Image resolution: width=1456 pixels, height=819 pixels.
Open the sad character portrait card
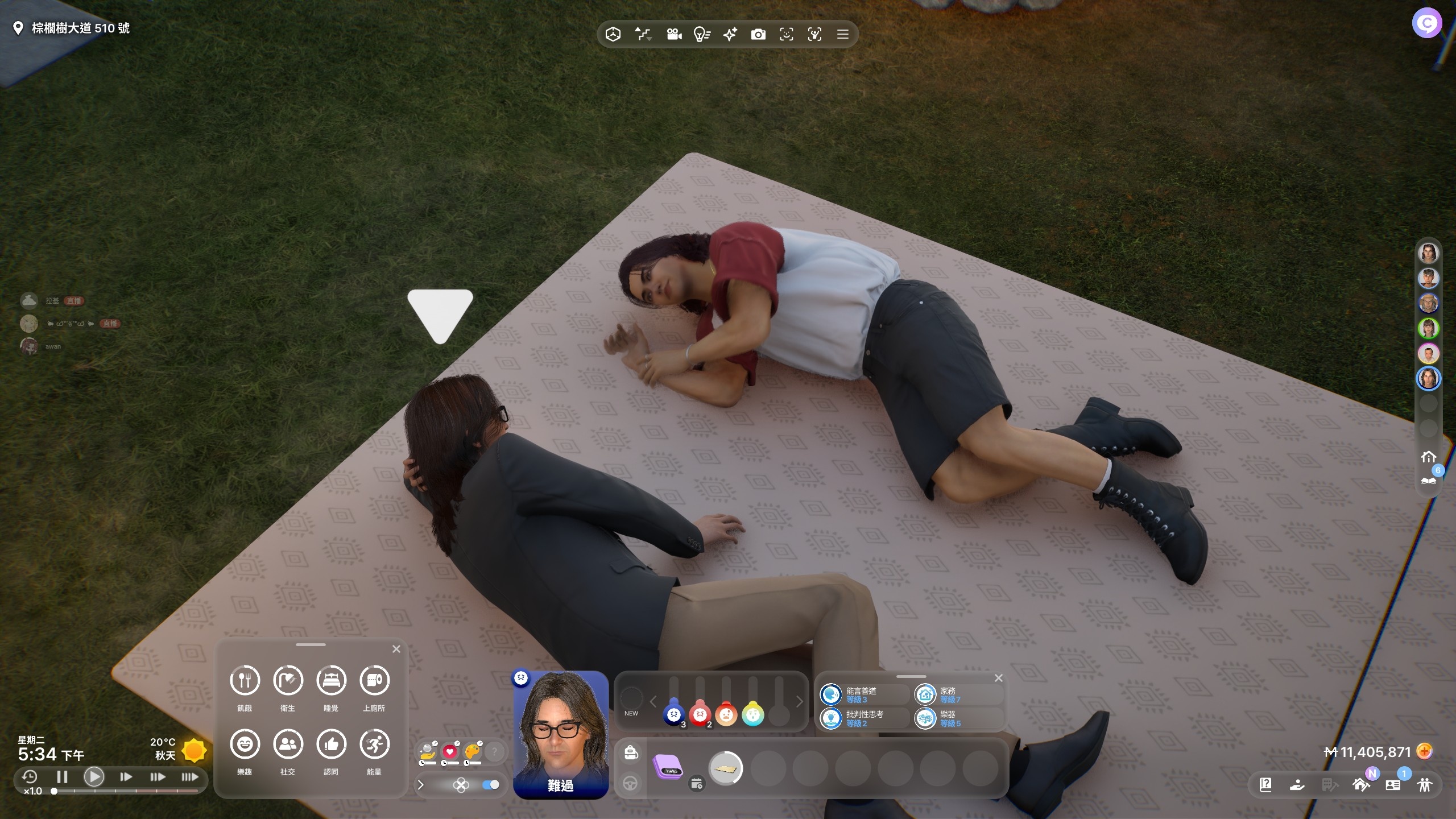click(560, 734)
